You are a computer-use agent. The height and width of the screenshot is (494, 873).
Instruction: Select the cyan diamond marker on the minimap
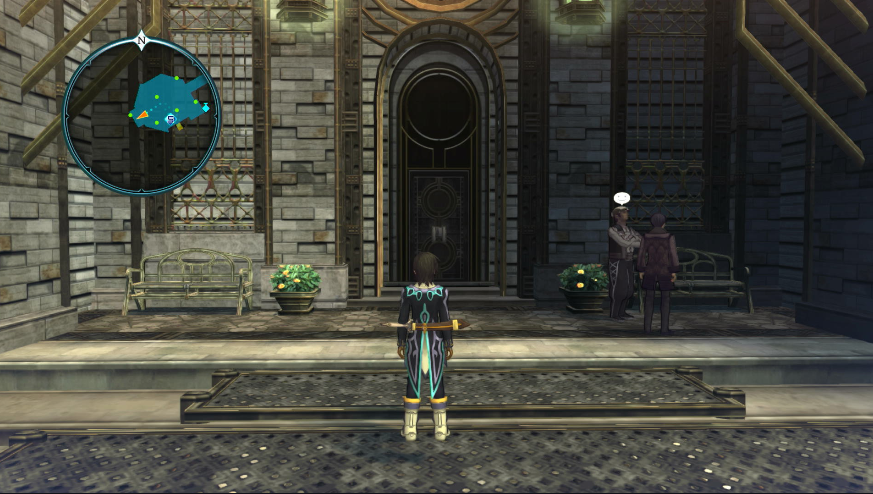(206, 107)
